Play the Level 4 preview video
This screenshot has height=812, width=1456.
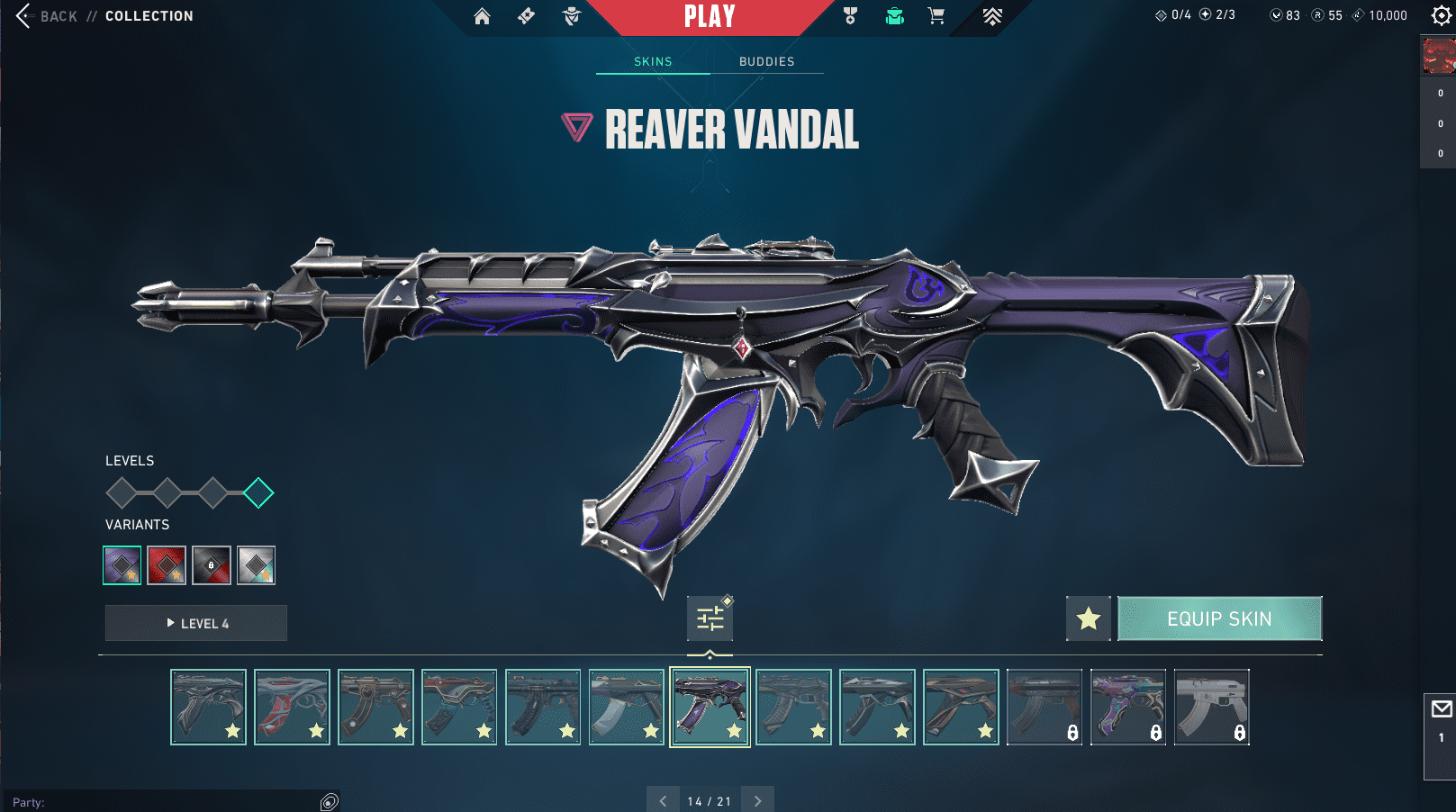pyautogui.click(x=196, y=623)
